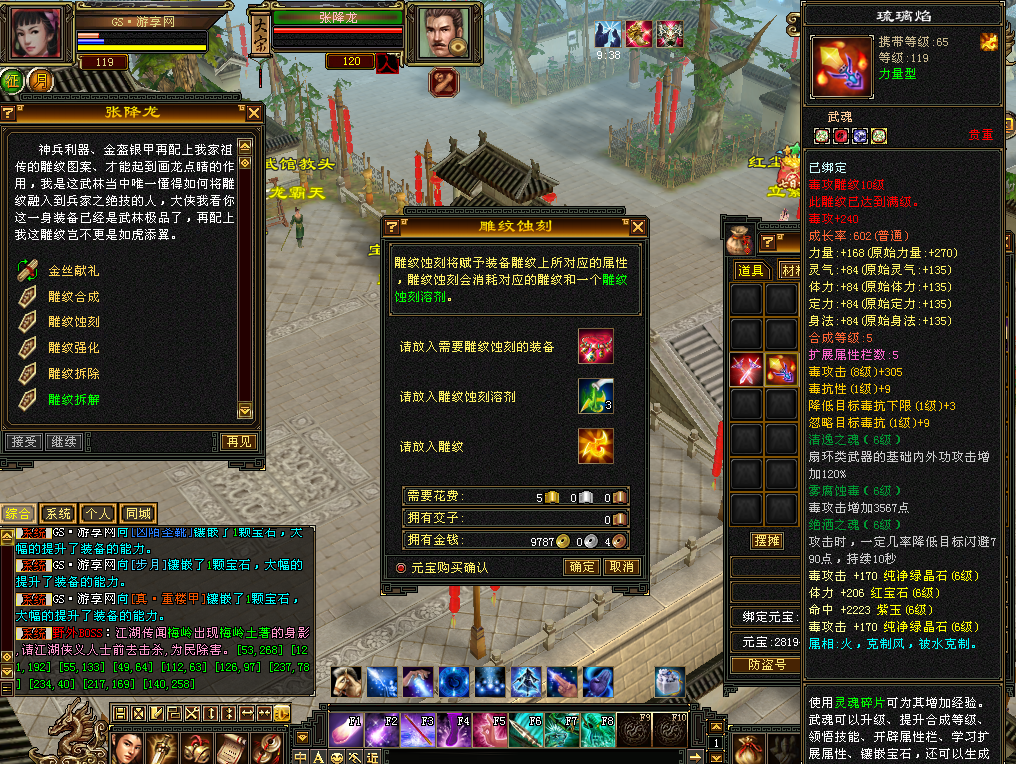Image resolution: width=1016 pixels, height=764 pixels.
Task: Switch chat to the 同城 tab
Action: click(x=137, y=513)
